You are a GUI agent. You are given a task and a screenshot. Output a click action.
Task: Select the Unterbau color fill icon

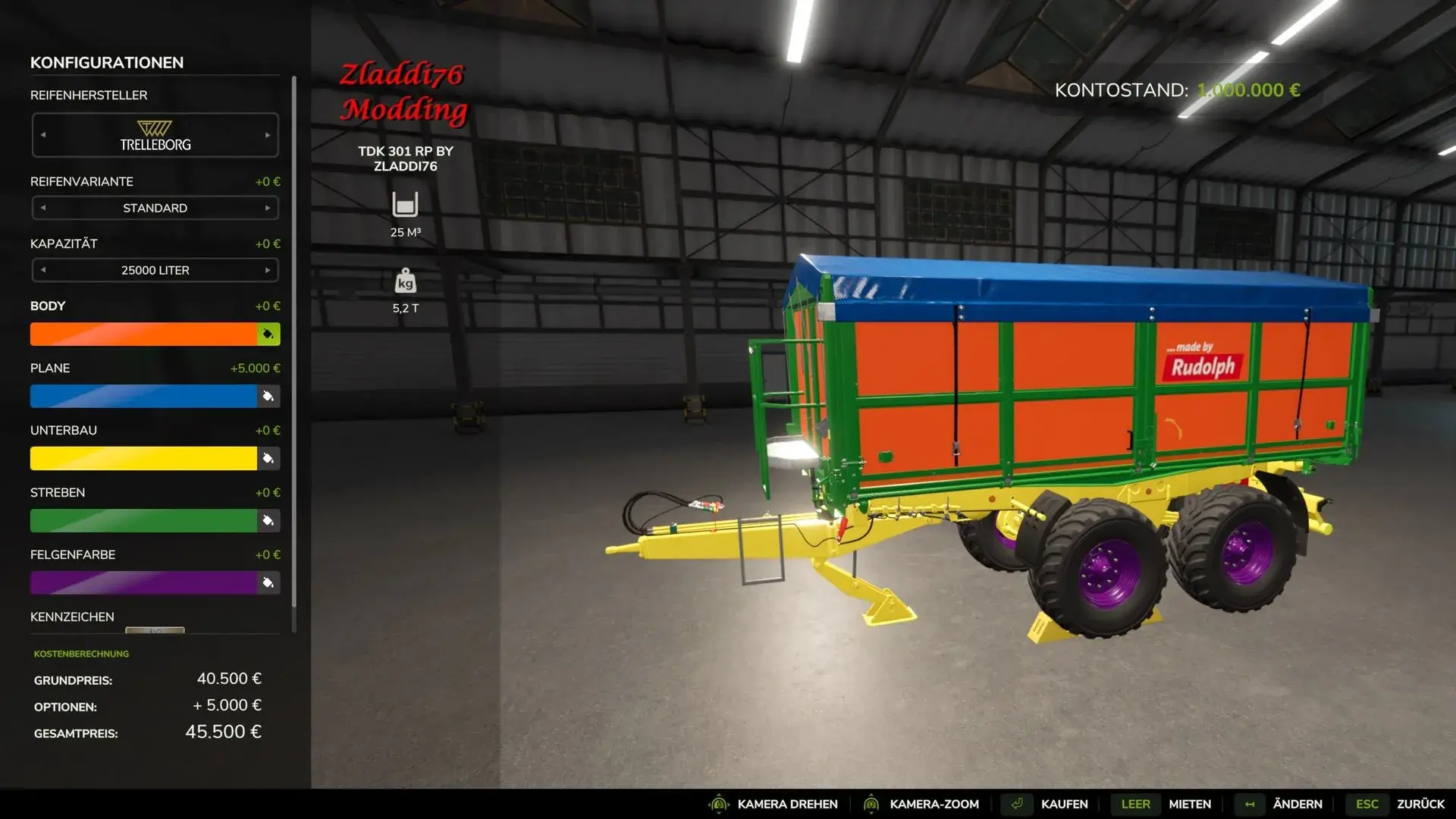click(x=268, y=458)
